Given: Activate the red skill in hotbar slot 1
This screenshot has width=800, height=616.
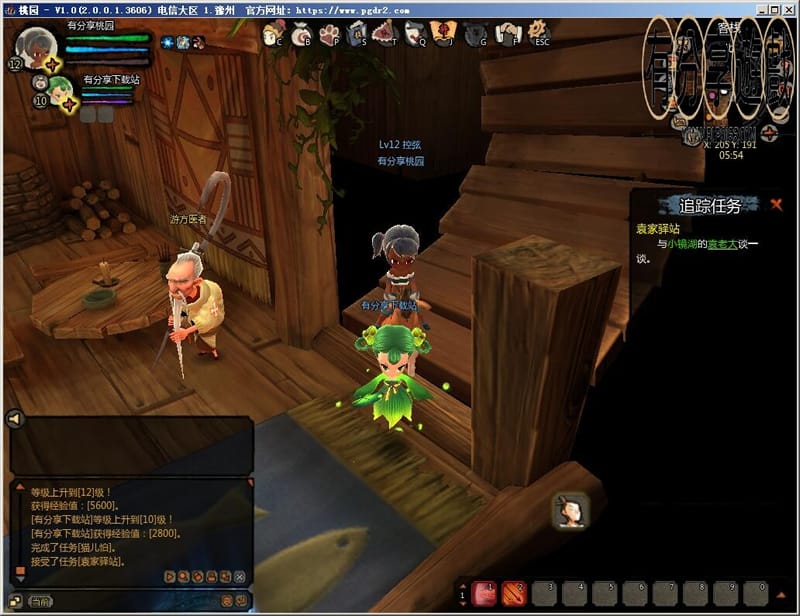Looking at the screenshot, I should [x=485, y=592].
